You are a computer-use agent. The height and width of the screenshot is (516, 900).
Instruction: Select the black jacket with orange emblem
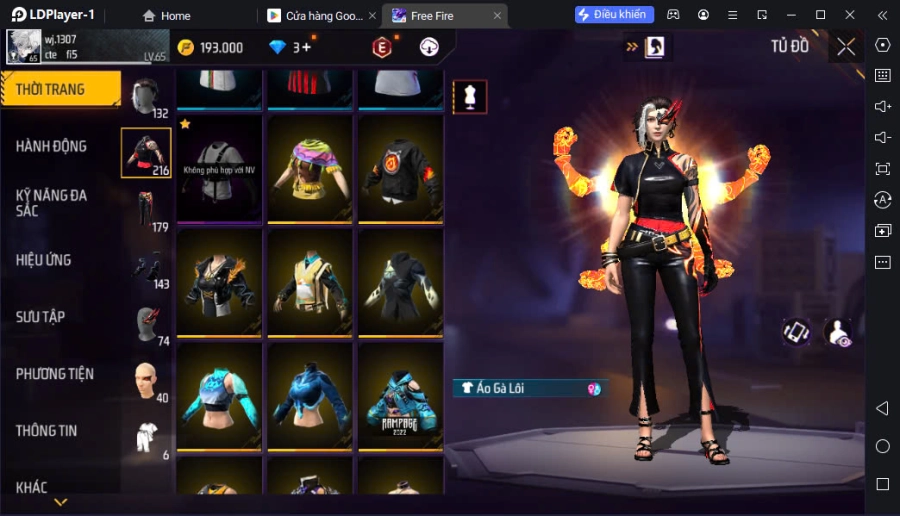point(400,167)
